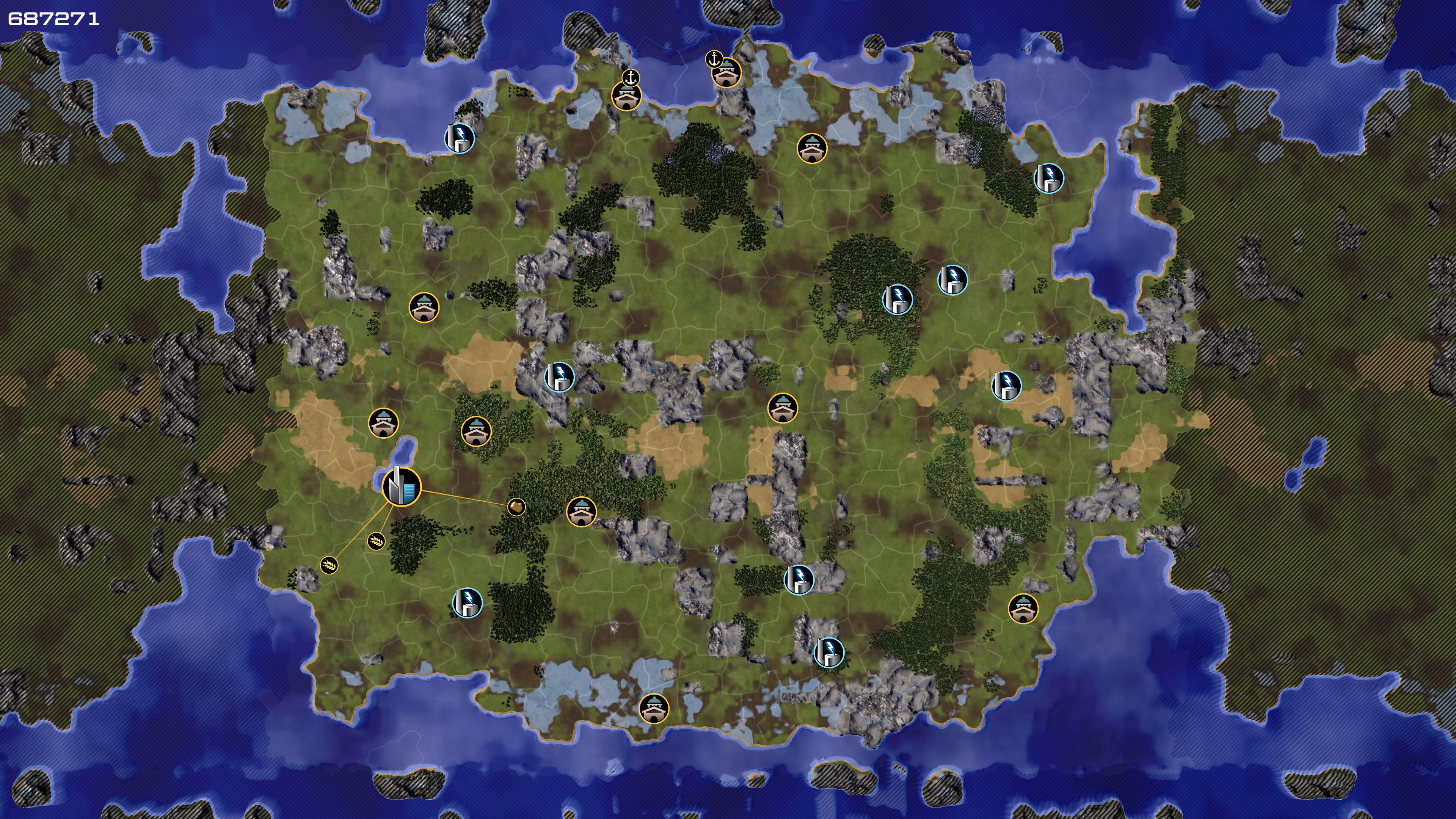Select the wheat marker closest to the city
This screenshot has height=819, width=1456.
pyautogui.click(x=377, y=541)
